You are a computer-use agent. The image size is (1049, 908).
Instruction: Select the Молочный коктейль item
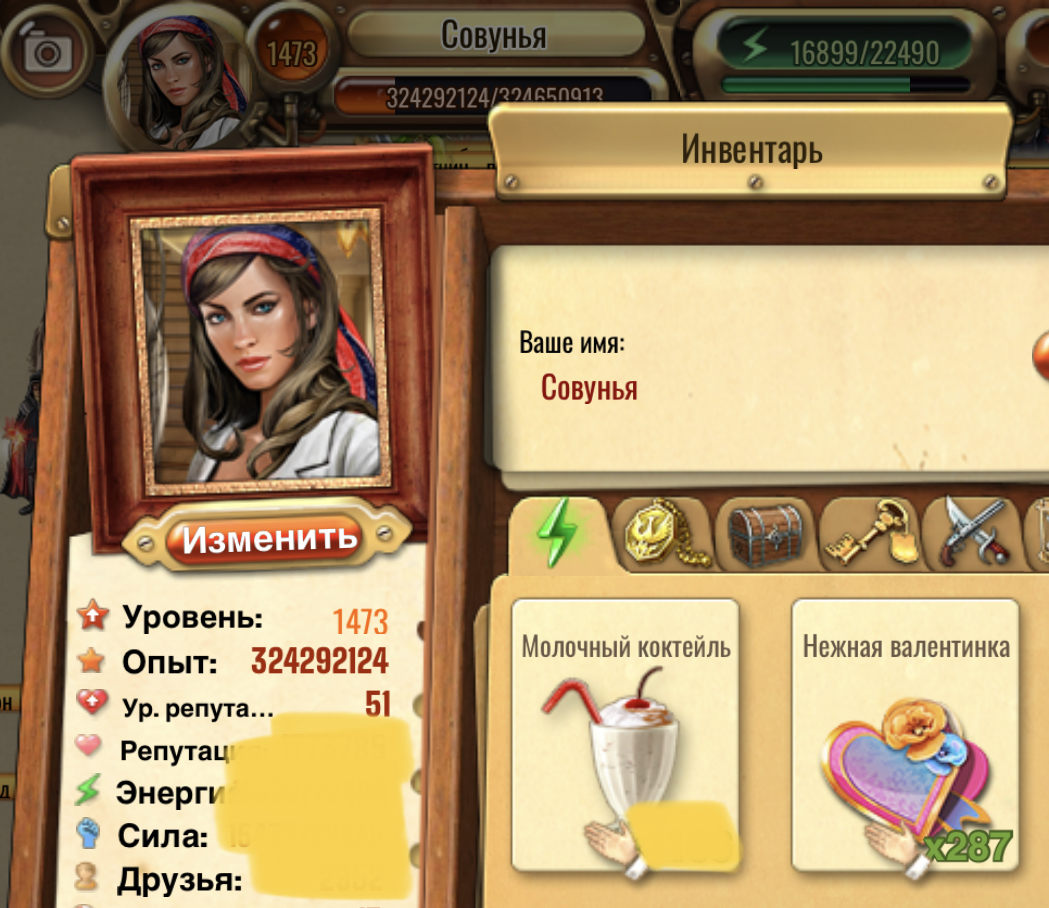(625, 735)
